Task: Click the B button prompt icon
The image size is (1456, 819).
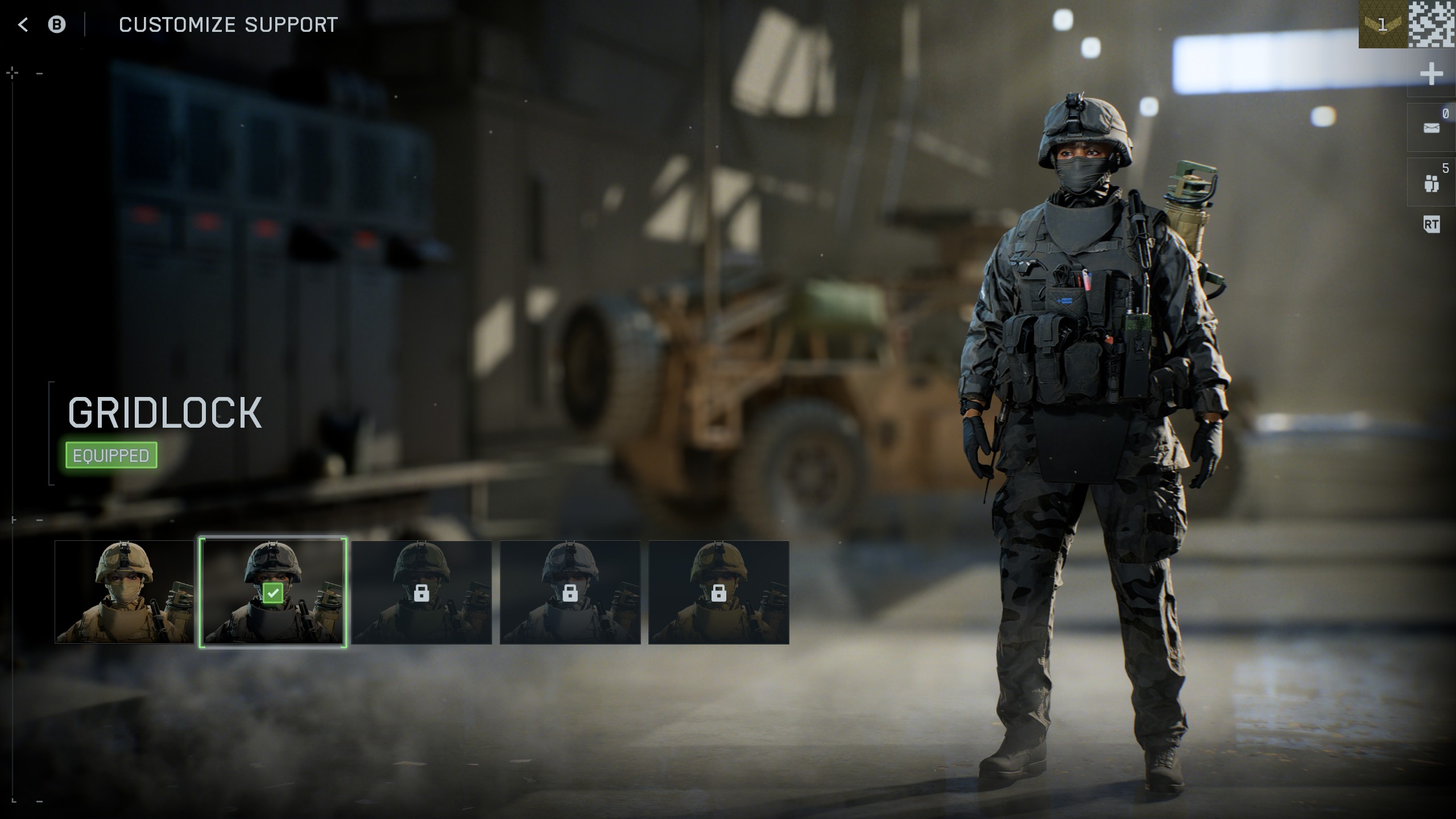Action: [x=57, y=24]
